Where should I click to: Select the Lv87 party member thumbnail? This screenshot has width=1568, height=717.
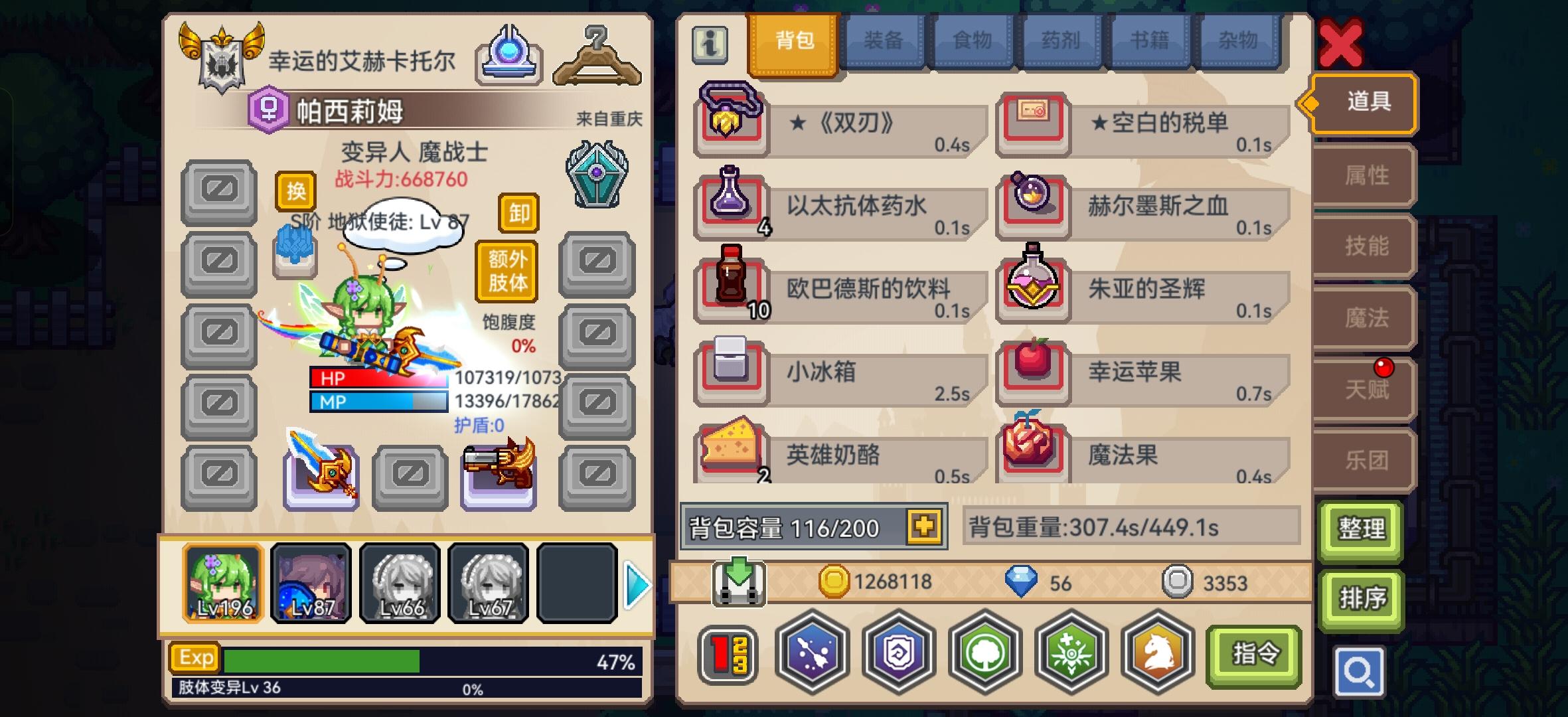[311, 583]
